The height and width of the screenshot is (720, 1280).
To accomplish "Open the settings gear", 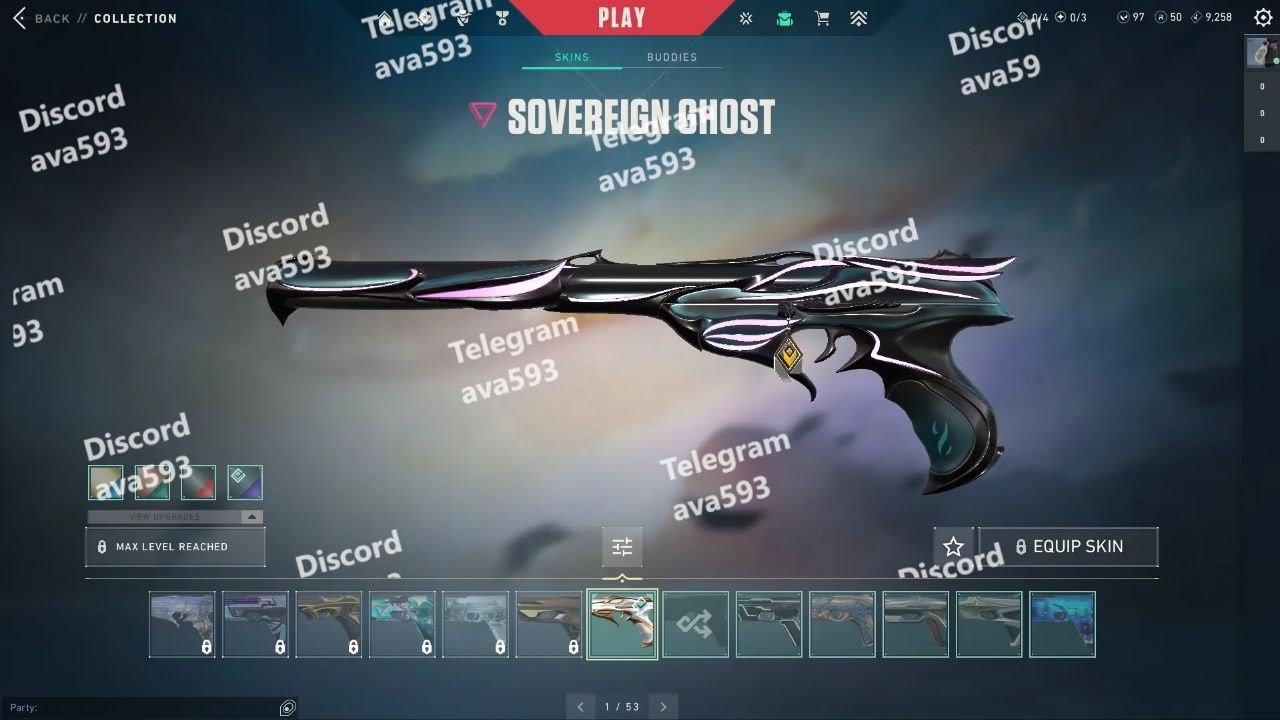I will pos(1263,18).
